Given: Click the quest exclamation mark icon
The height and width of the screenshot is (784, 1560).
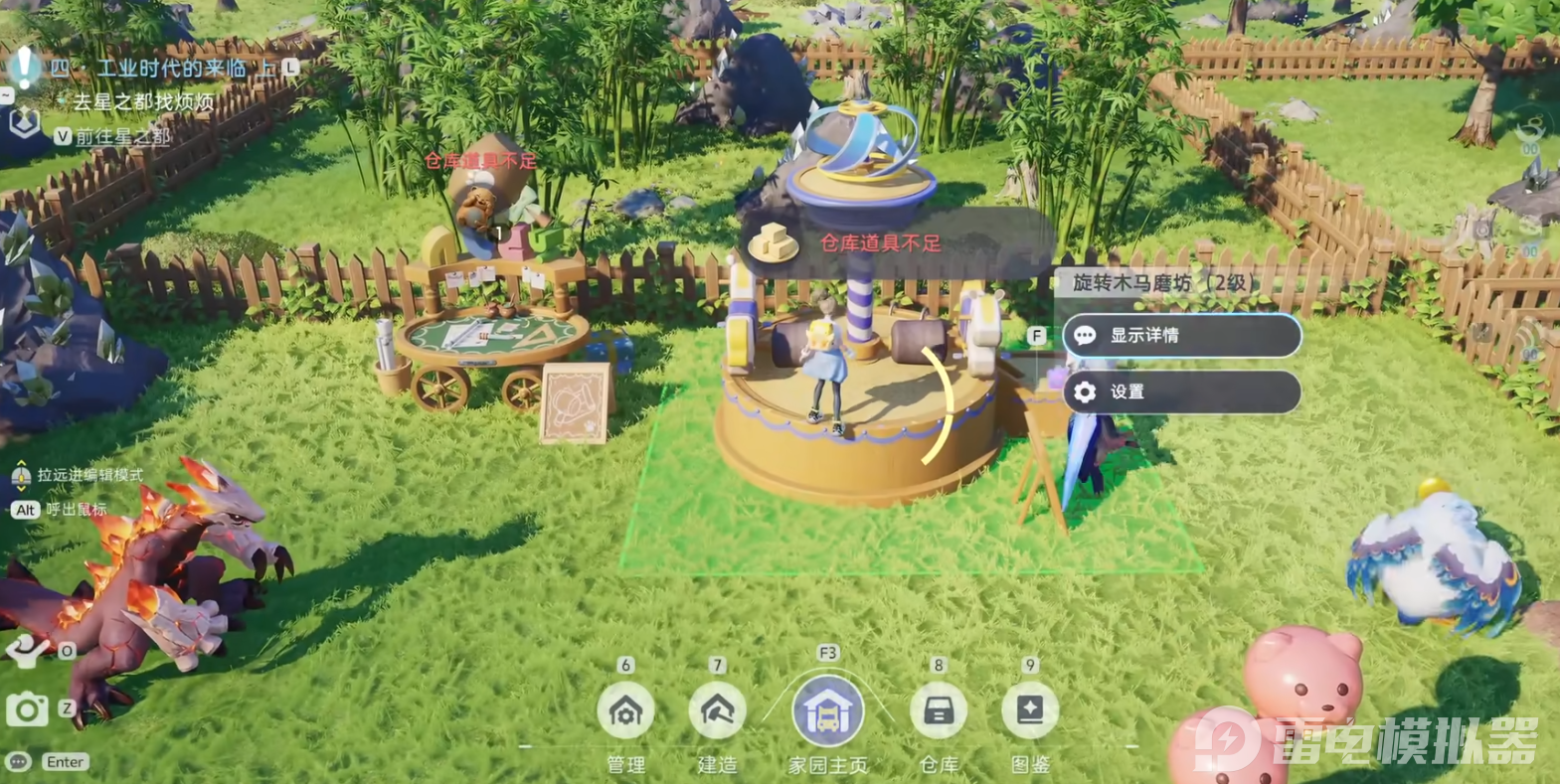Looking at the screenshot, I should 24,68.
